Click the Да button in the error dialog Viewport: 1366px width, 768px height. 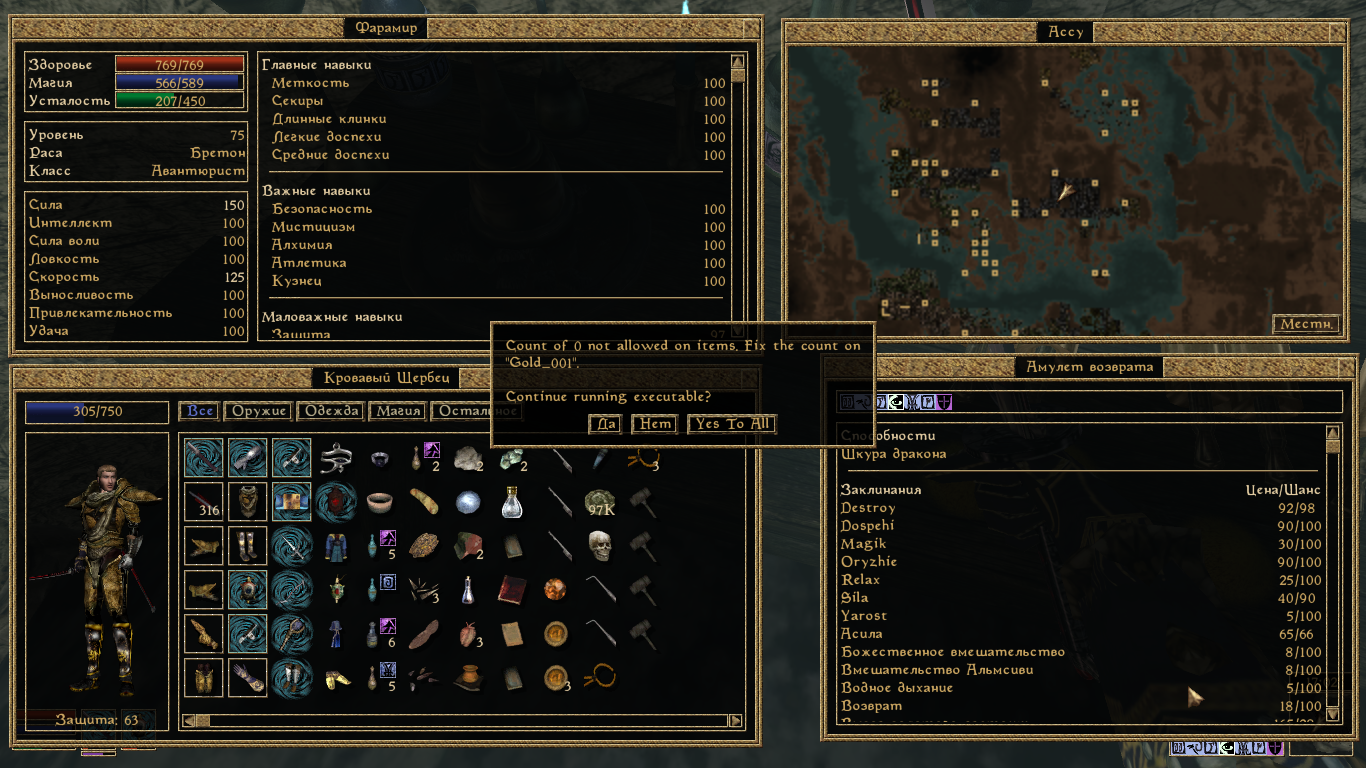pos(606,424)
